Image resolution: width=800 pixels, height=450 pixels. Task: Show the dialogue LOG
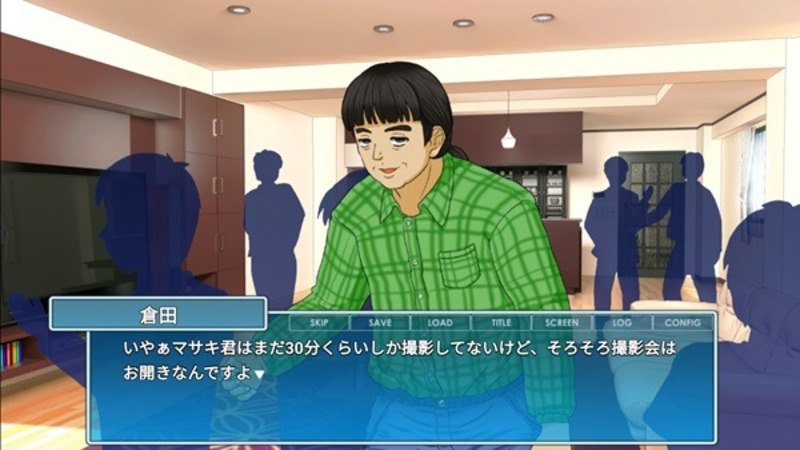(x=622, y=323)
